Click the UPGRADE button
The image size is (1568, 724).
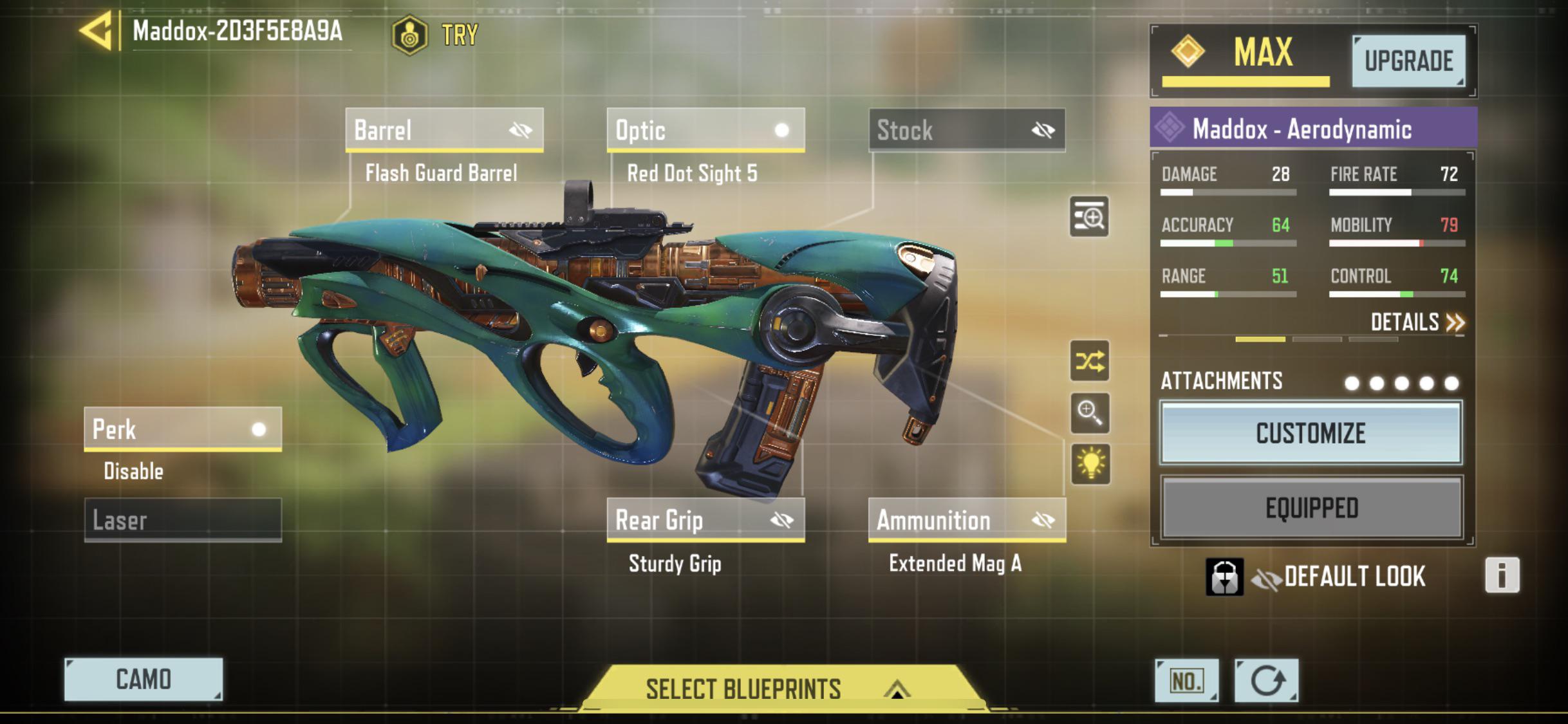click(x=1408, y=61)
